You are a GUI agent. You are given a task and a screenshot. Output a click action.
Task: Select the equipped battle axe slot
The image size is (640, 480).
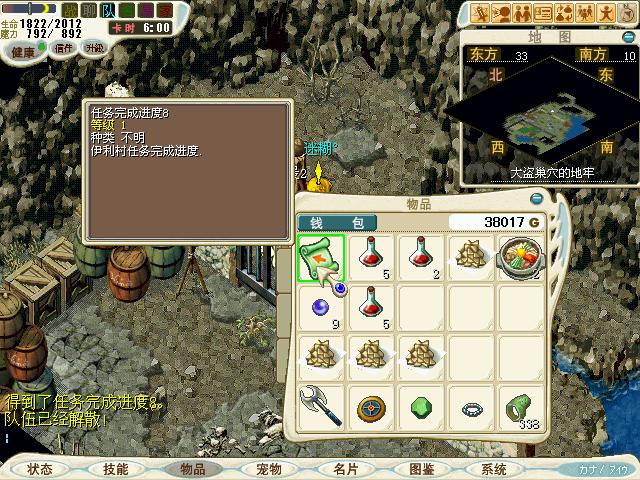(x=321, y=407)
